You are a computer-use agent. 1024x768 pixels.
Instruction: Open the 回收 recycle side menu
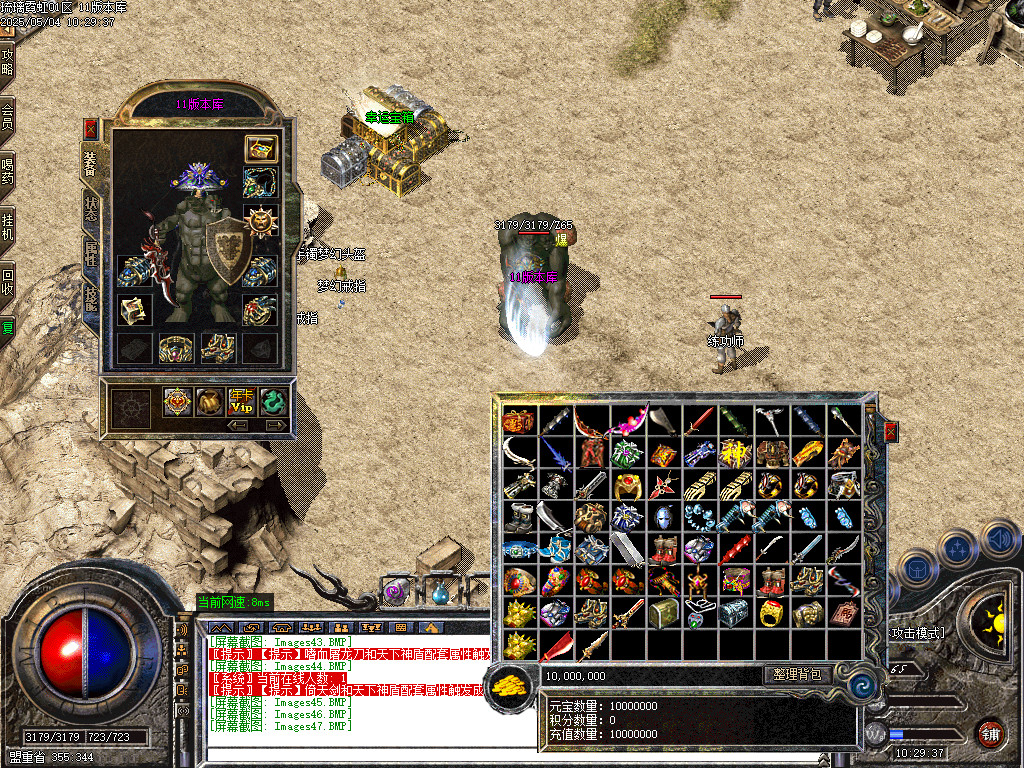[8, 280]
